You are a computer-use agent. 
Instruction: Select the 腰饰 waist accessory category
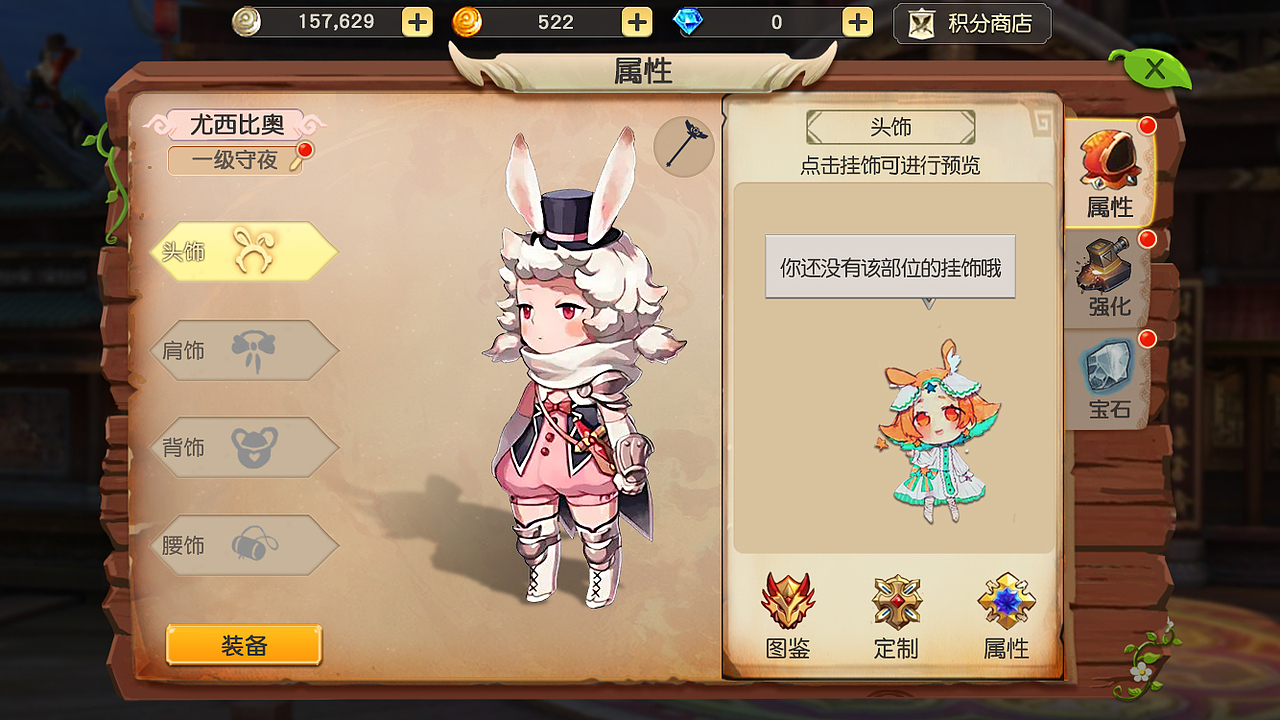click(245, 545)
